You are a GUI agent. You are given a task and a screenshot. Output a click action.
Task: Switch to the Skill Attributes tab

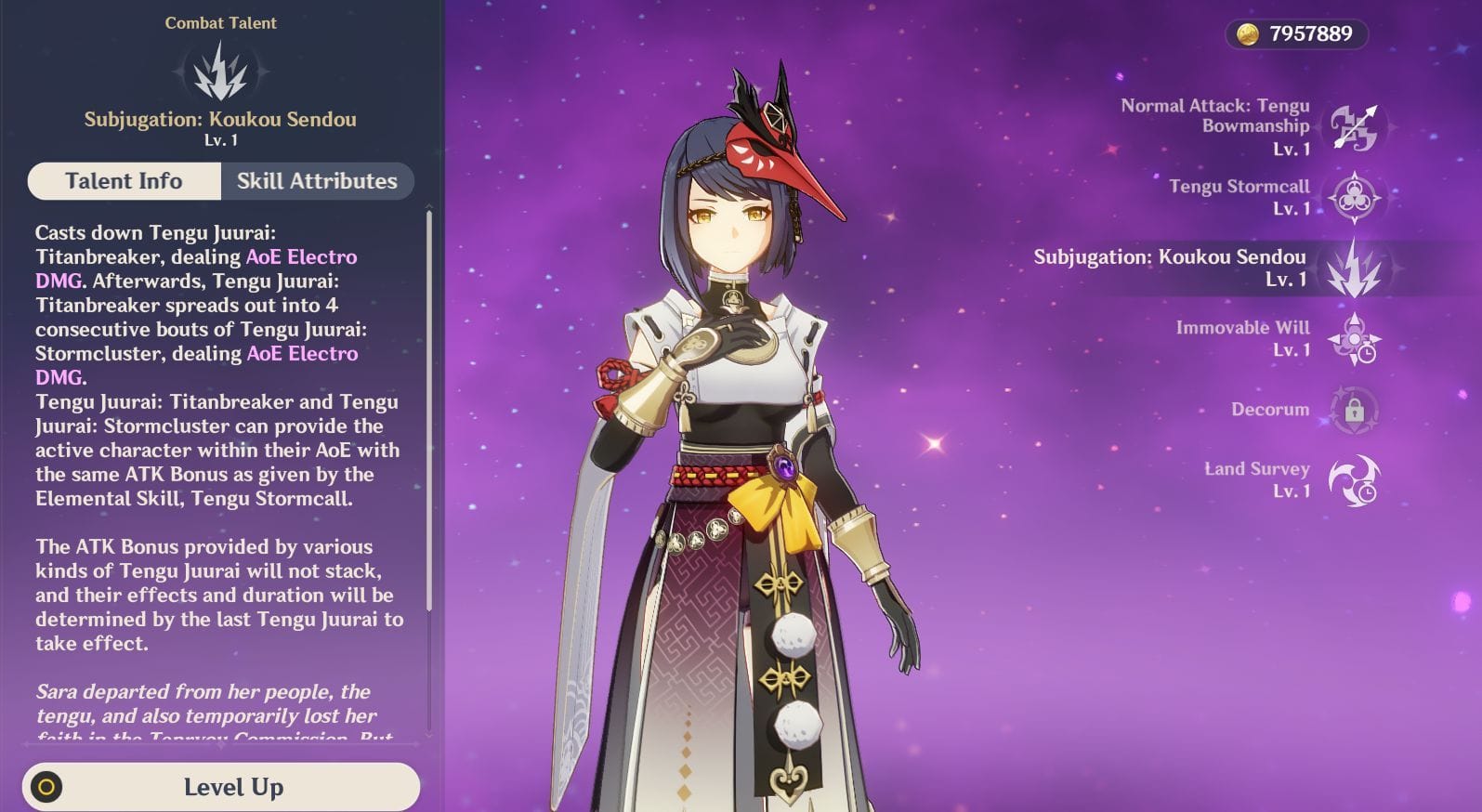[317, 180]
